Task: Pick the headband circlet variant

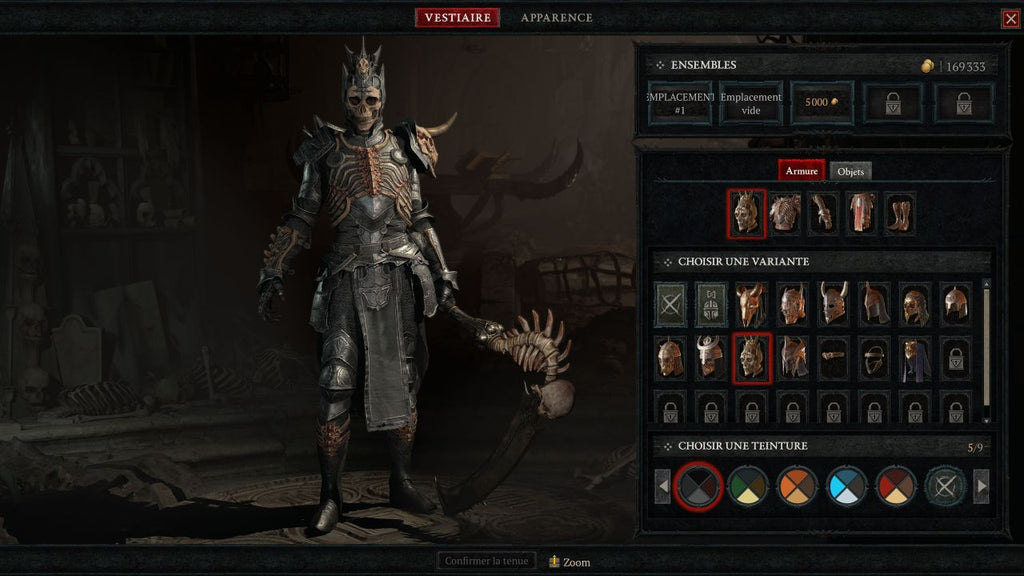Action: pos(833,357)
